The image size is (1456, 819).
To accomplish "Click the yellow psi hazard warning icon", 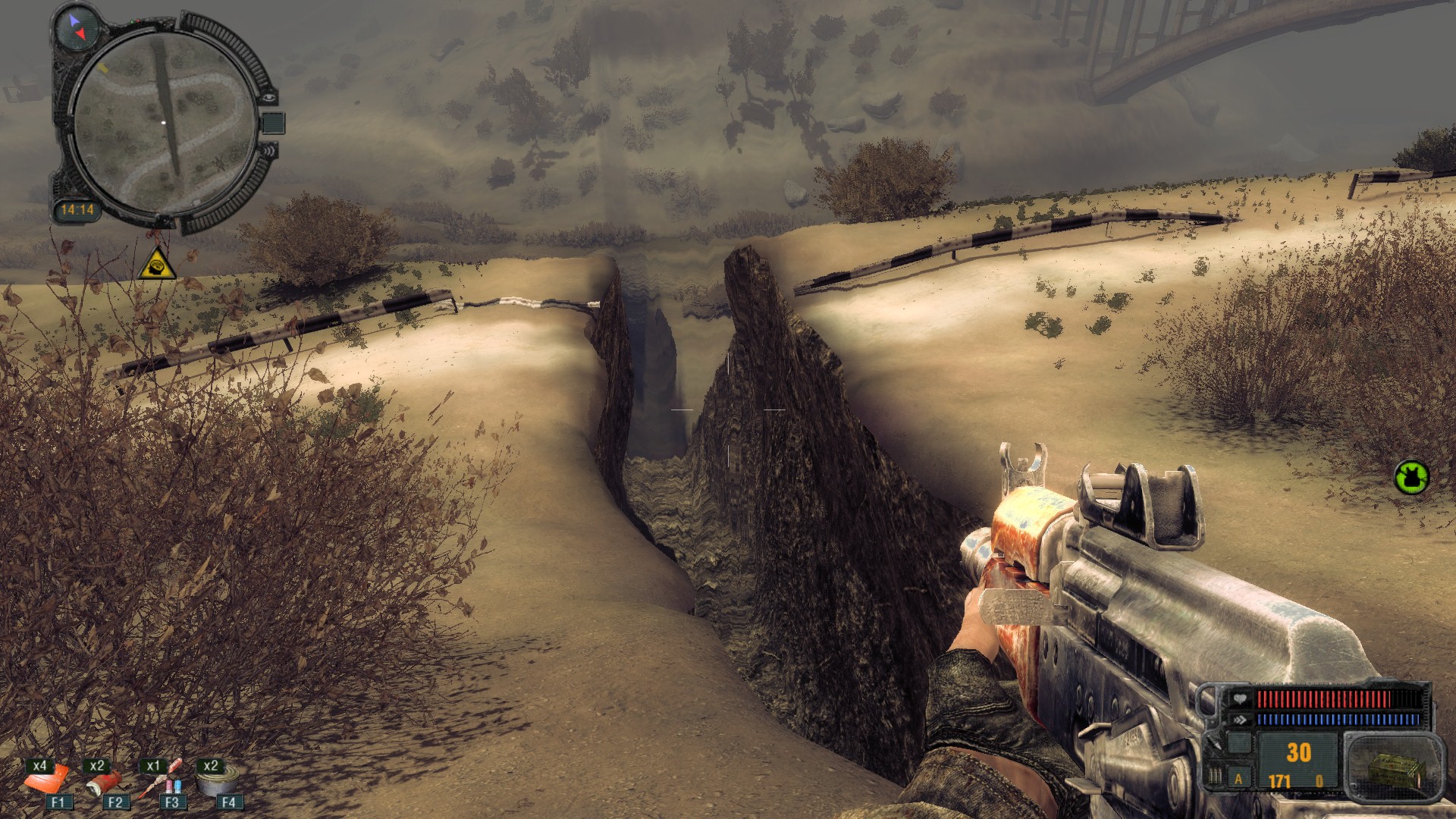I will coord(157,263).
